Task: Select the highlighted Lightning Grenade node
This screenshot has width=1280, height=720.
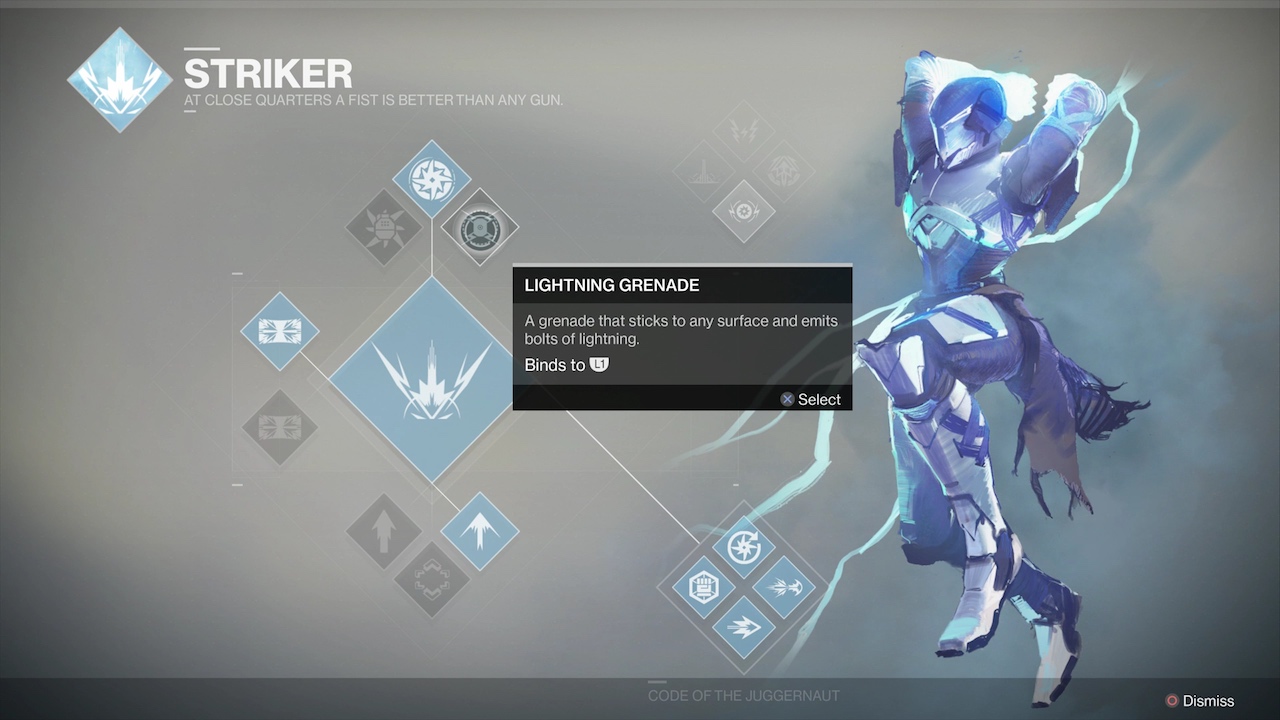Action: click(479, 228)
